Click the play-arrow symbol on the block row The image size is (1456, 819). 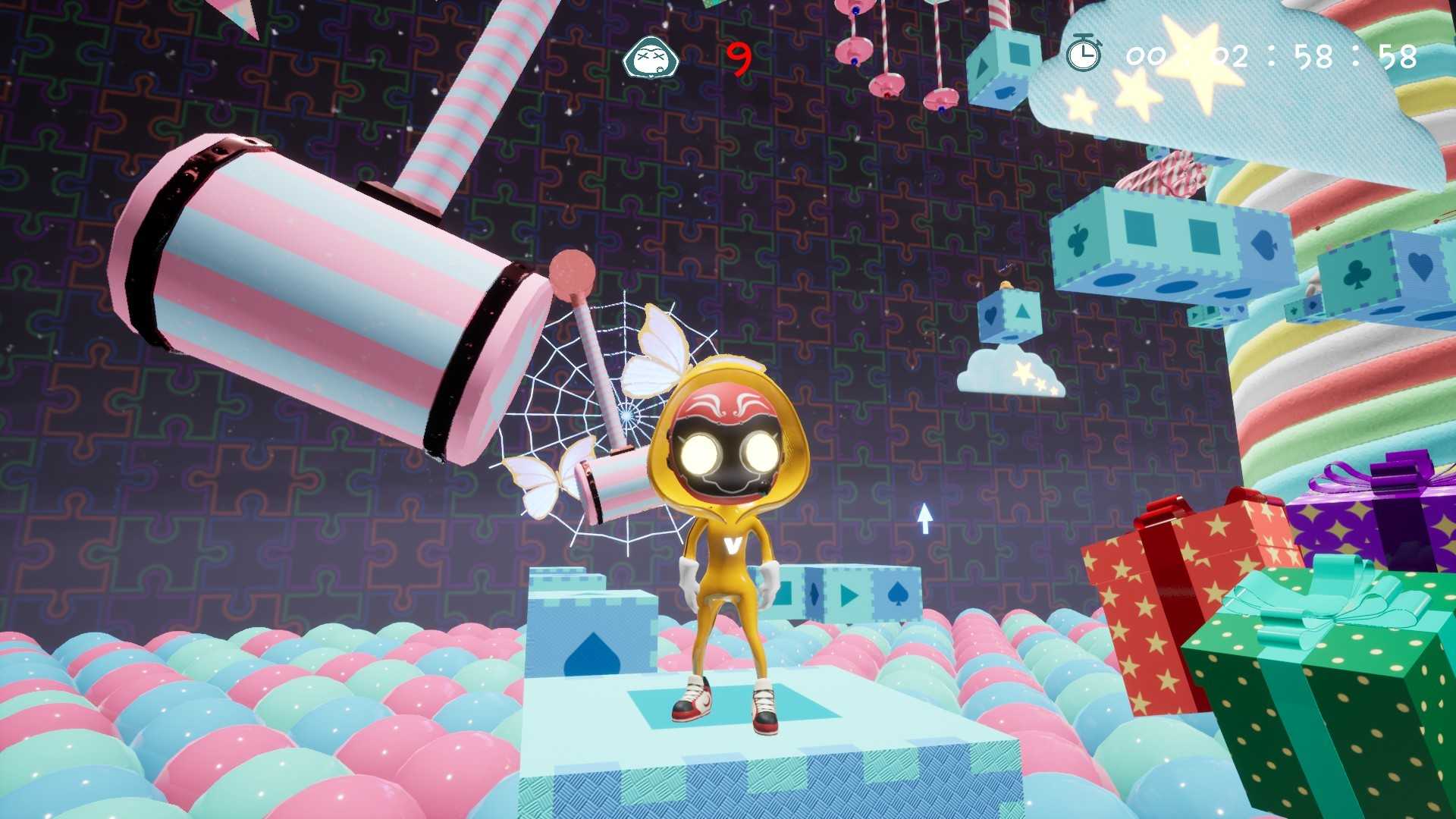[848, 596]
